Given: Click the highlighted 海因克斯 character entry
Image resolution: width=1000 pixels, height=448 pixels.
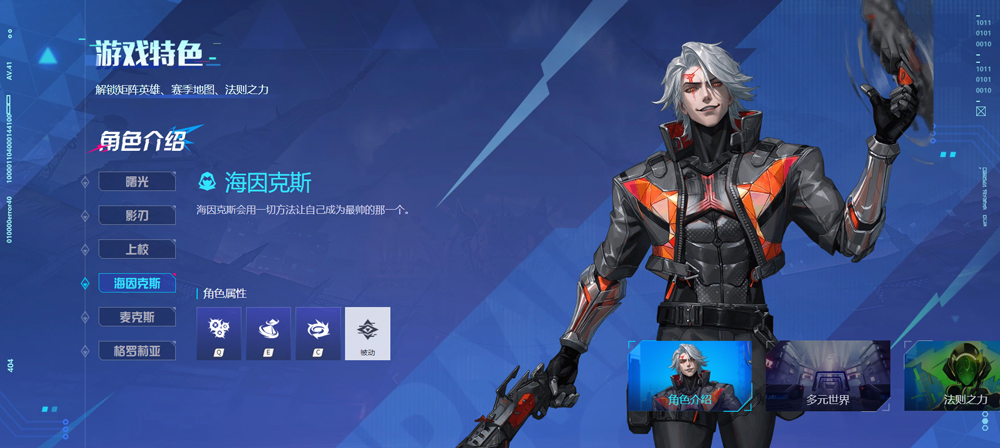Looking at the screenshot, I should (x=137, y=284).
